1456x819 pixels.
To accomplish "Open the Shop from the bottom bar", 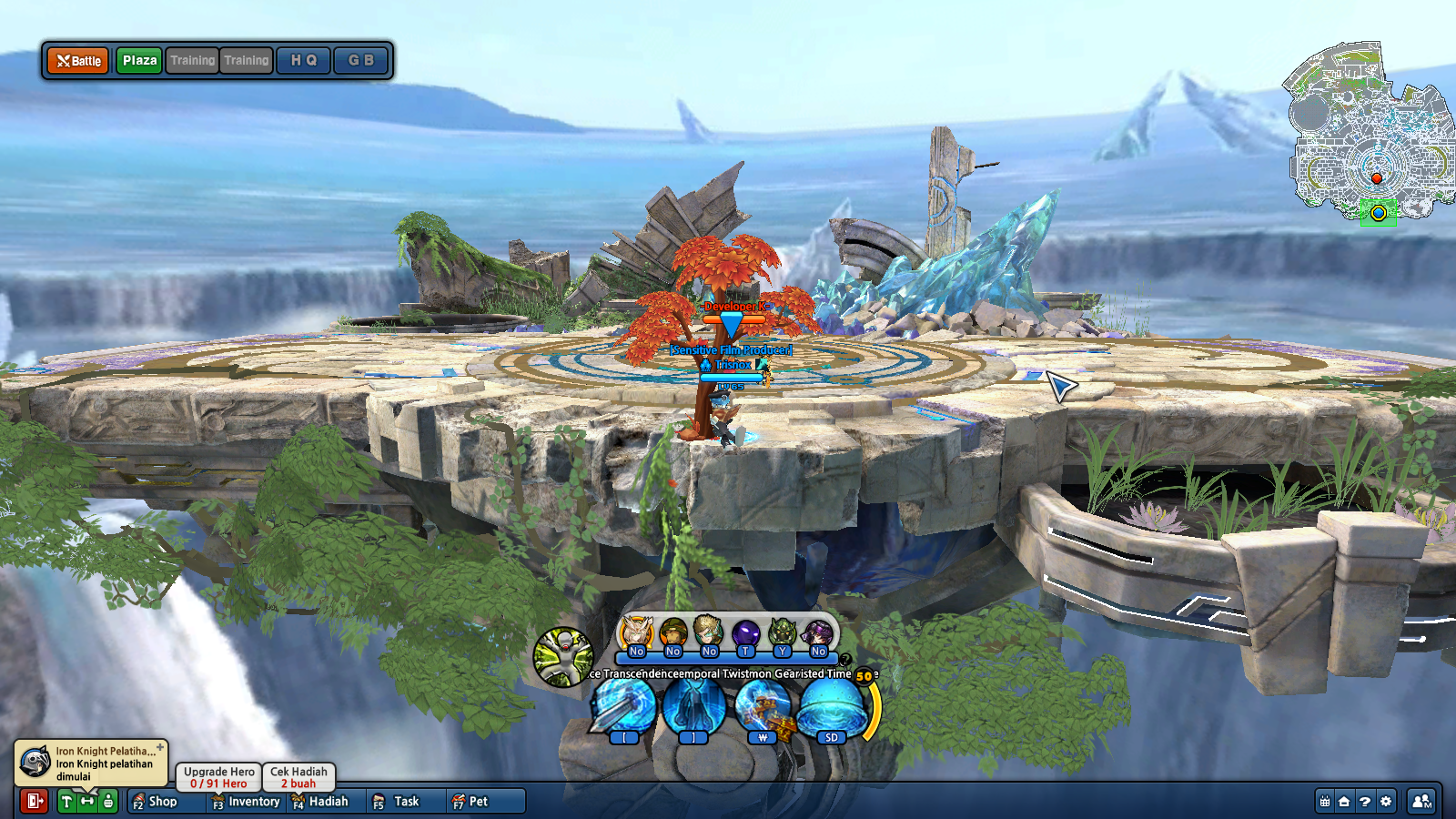I will pyautogui.click(x=155, y=802).
